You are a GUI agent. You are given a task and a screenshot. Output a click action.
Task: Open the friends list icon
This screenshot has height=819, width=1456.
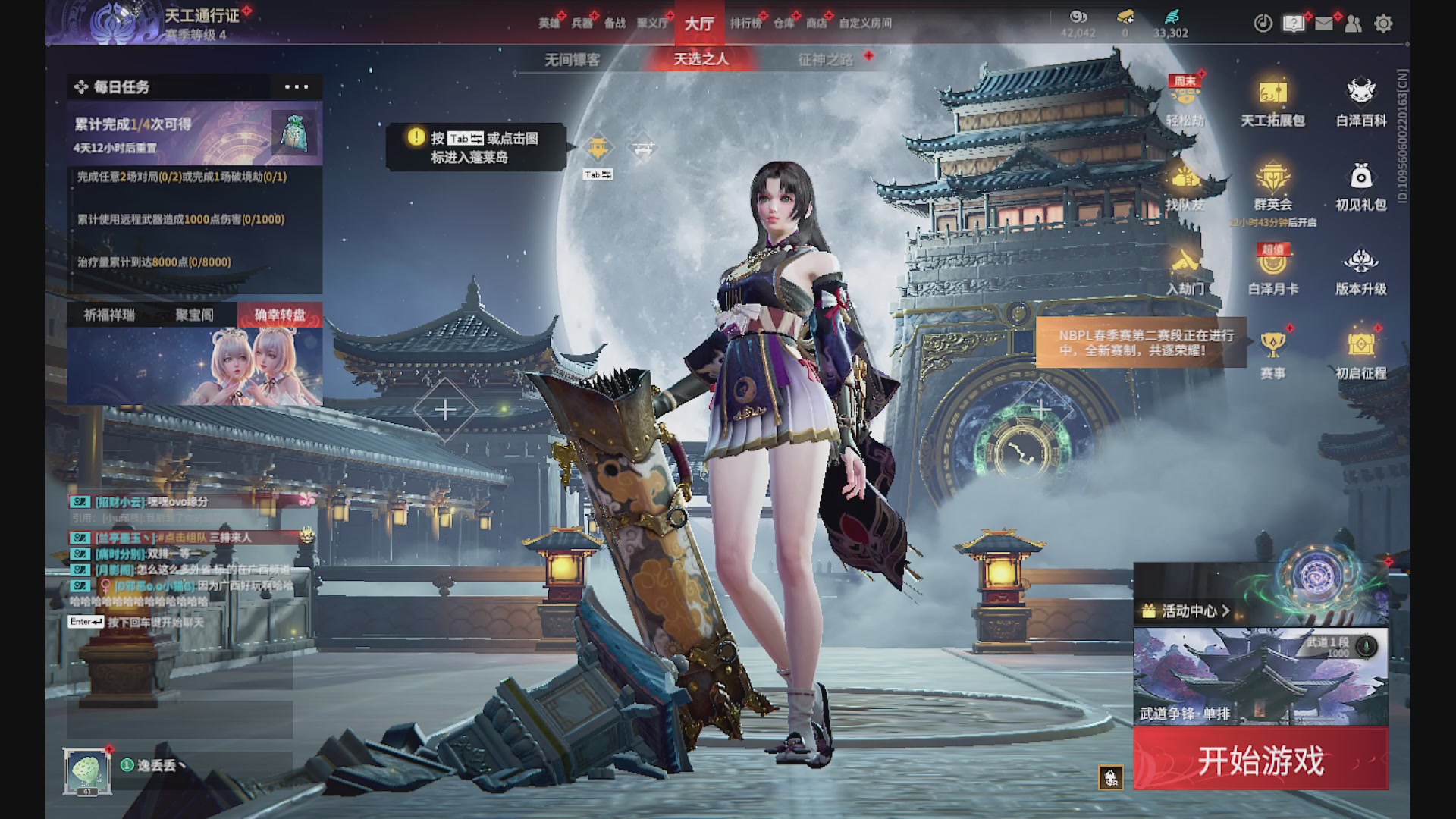1354,24
